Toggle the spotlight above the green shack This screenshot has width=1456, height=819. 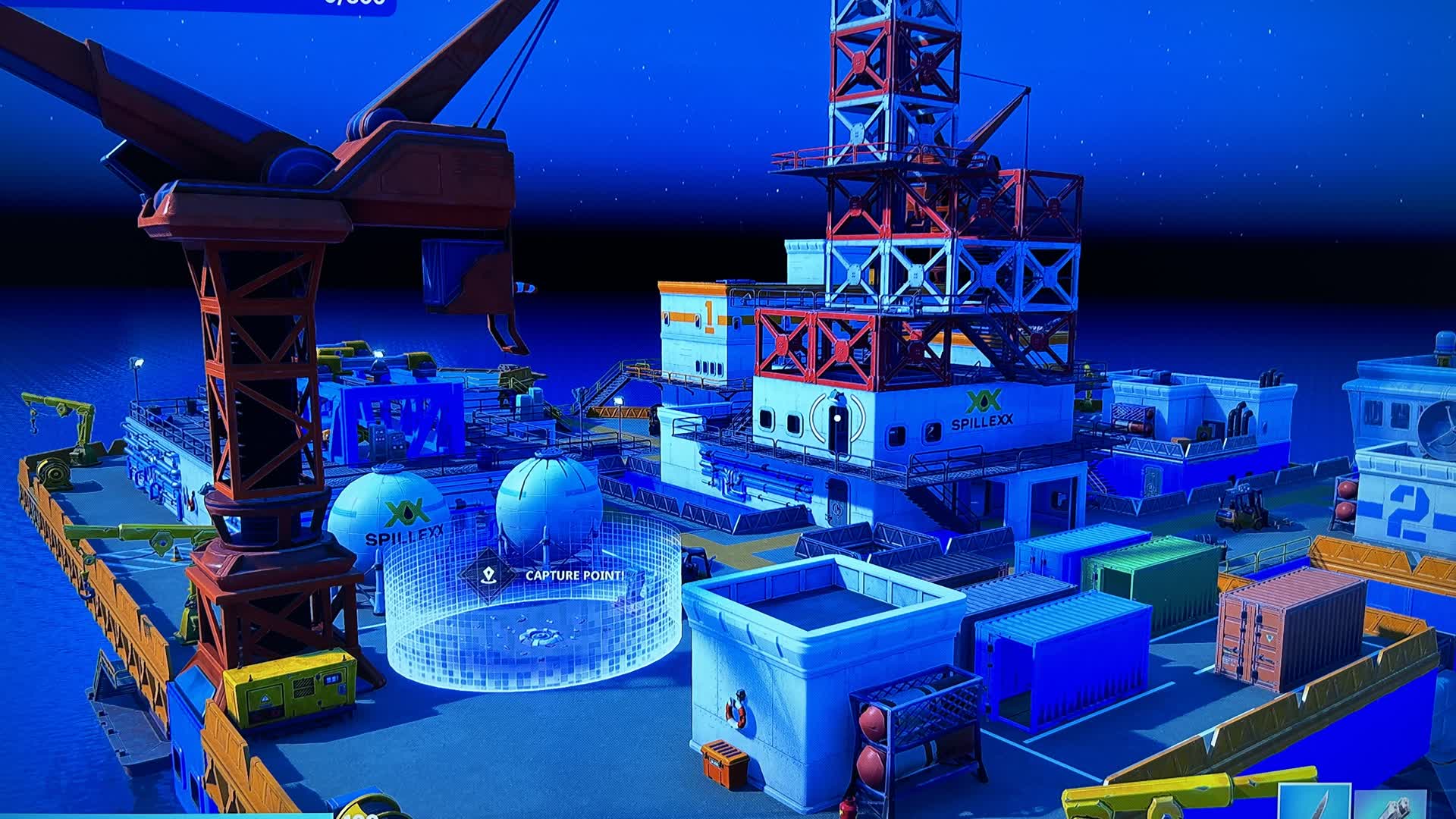coord(377,353)
